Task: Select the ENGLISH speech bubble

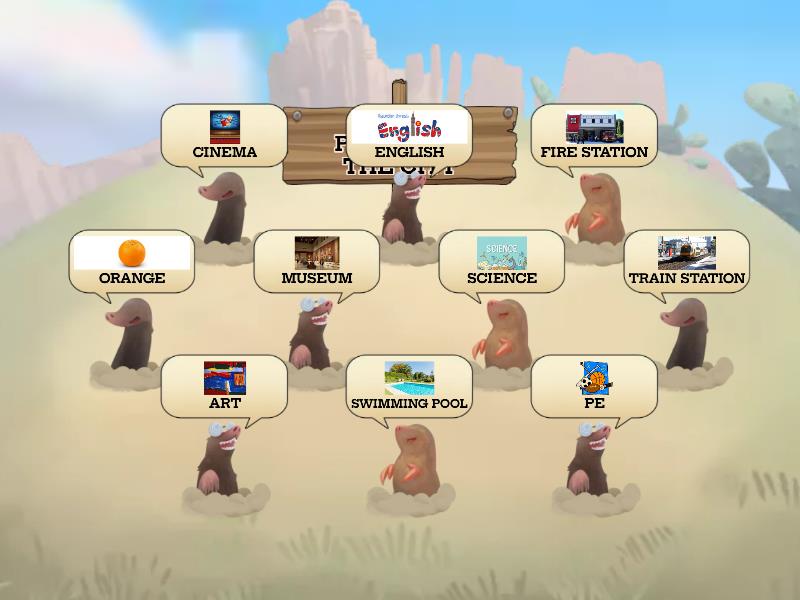Action: click(x=409, y=136)
